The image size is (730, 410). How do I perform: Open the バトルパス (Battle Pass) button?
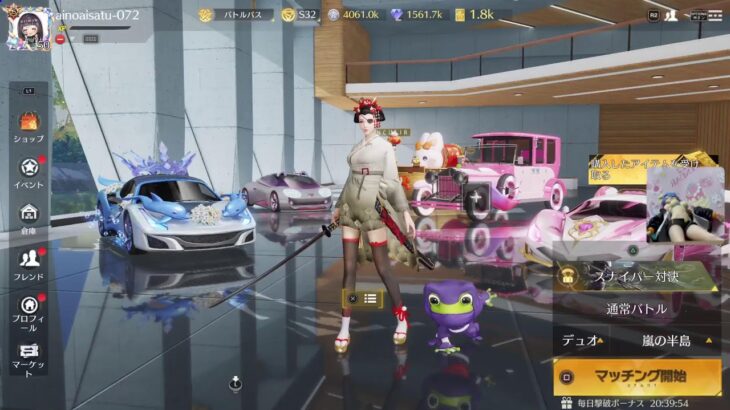(x=236, y=15)
